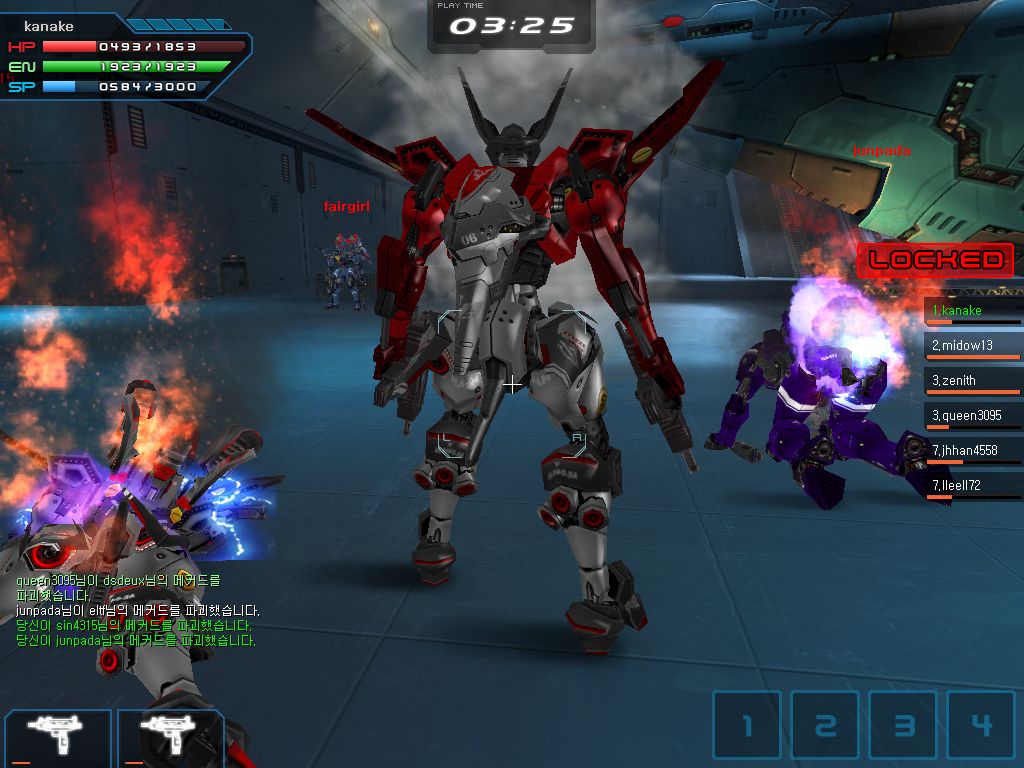Viewport: 1024px width, 768px height.
Task: Trigger skill slot number 4
Action: [981, 725]
